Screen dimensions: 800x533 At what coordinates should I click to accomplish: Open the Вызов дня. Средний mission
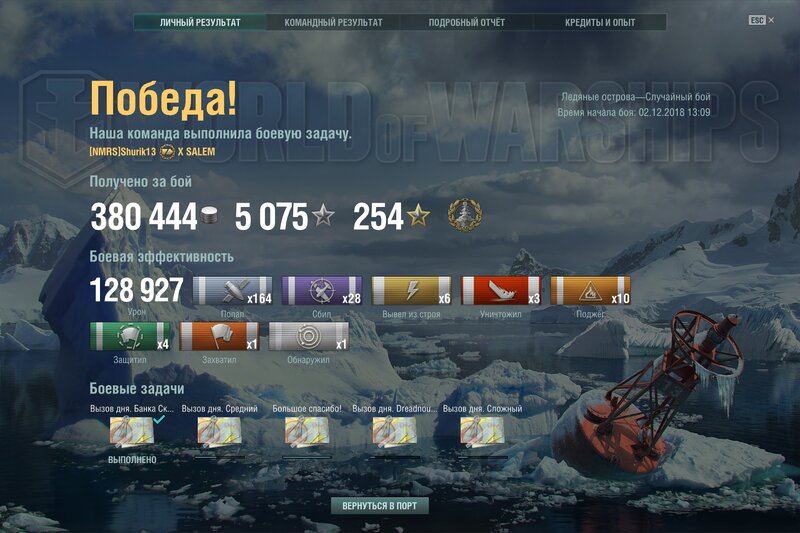(x=219, y=432)
